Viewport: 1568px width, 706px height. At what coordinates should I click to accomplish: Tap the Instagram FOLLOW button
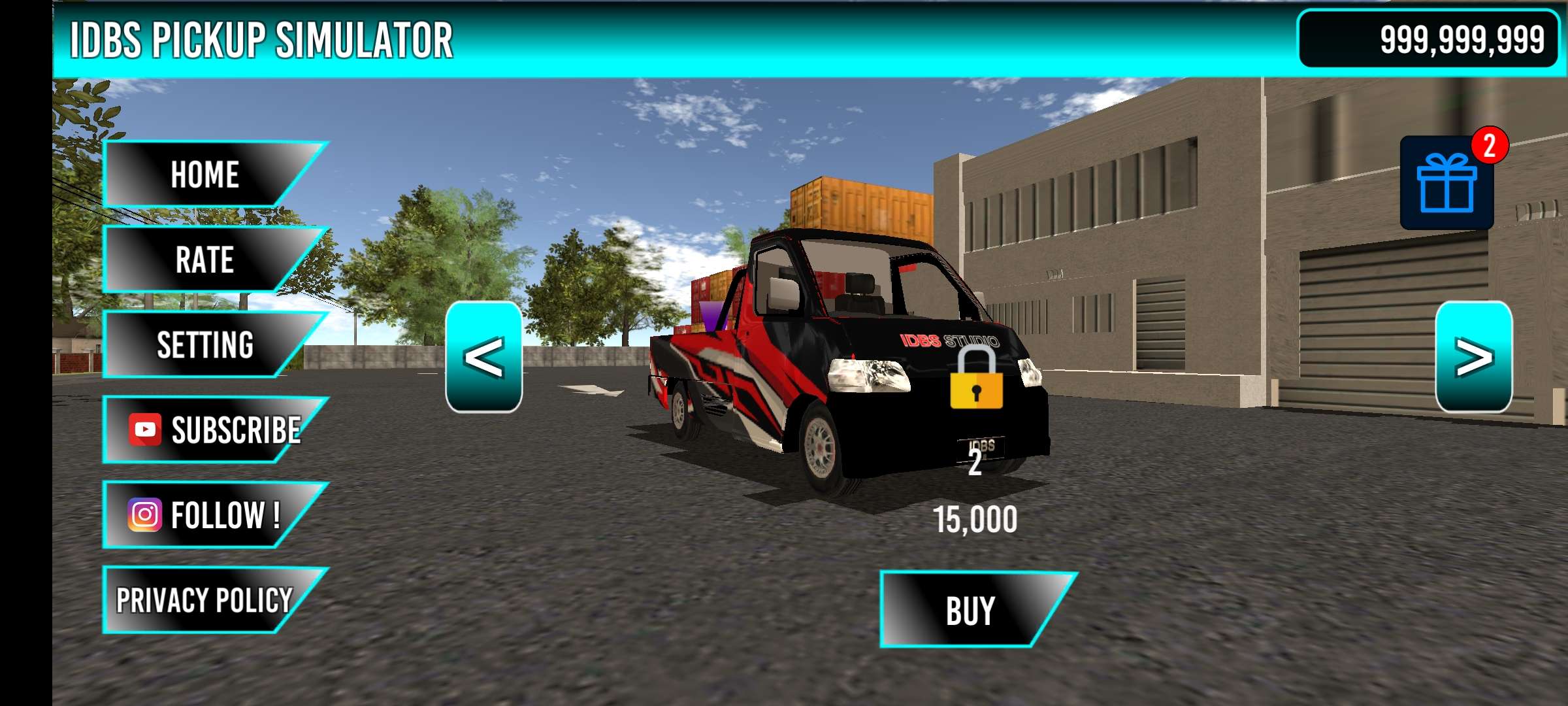pyautogui.click(x=206, y=514)
